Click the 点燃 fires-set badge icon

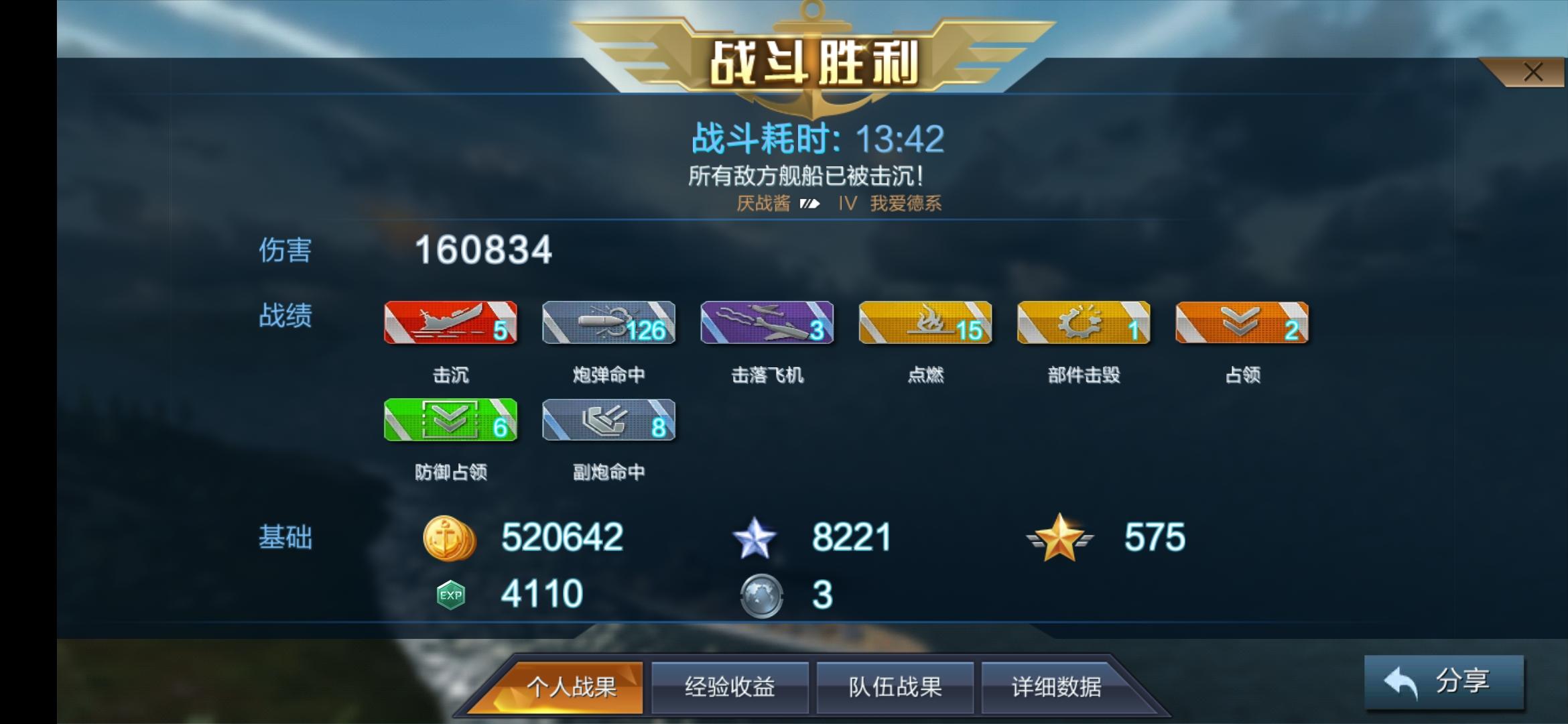pos(925,324)
